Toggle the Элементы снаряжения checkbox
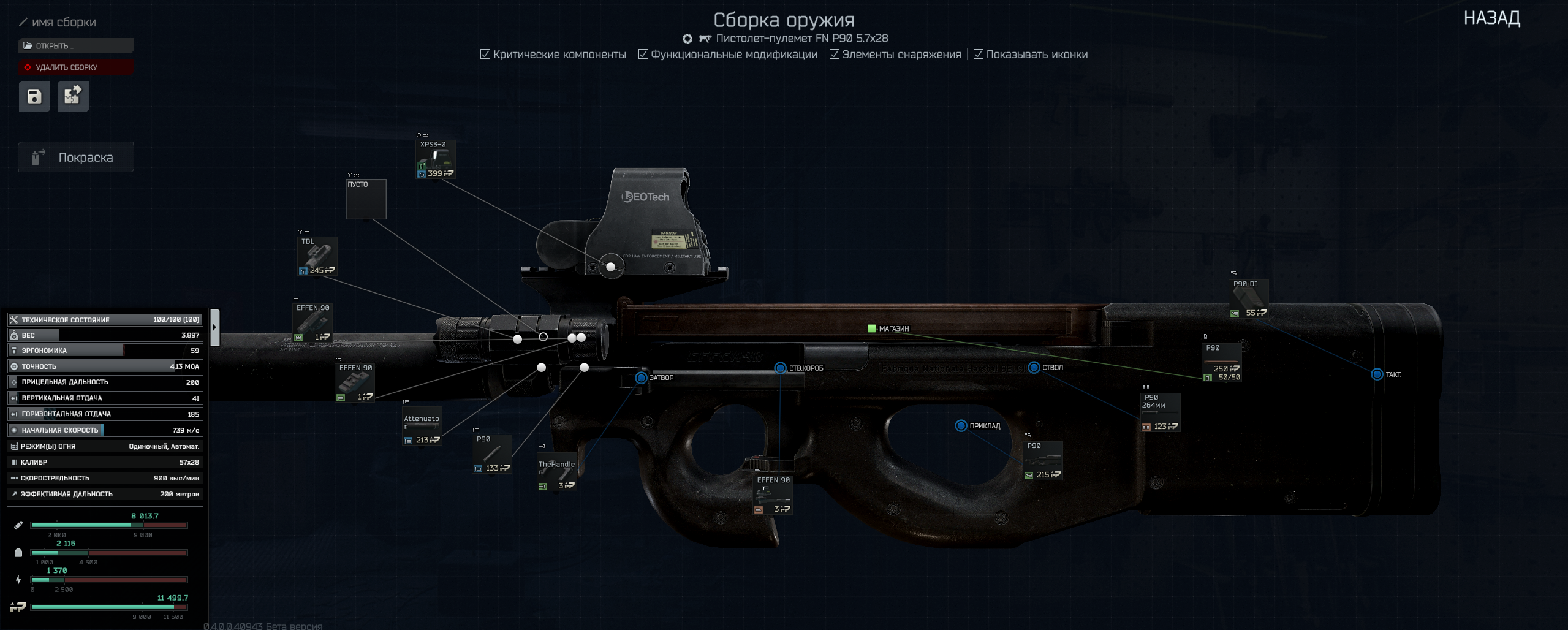Viewport: 1568px width, 630px height. 835,55
